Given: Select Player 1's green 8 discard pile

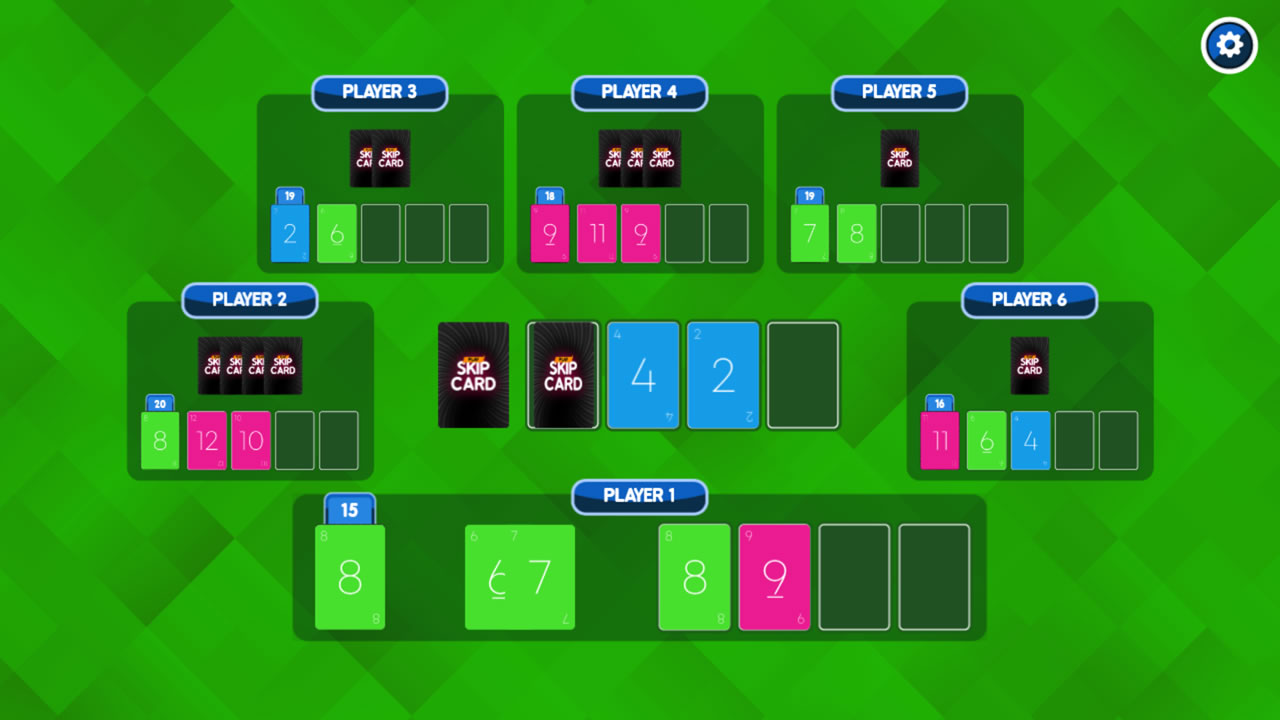Looking at the screenshot, I should click(x=694, y=577).
